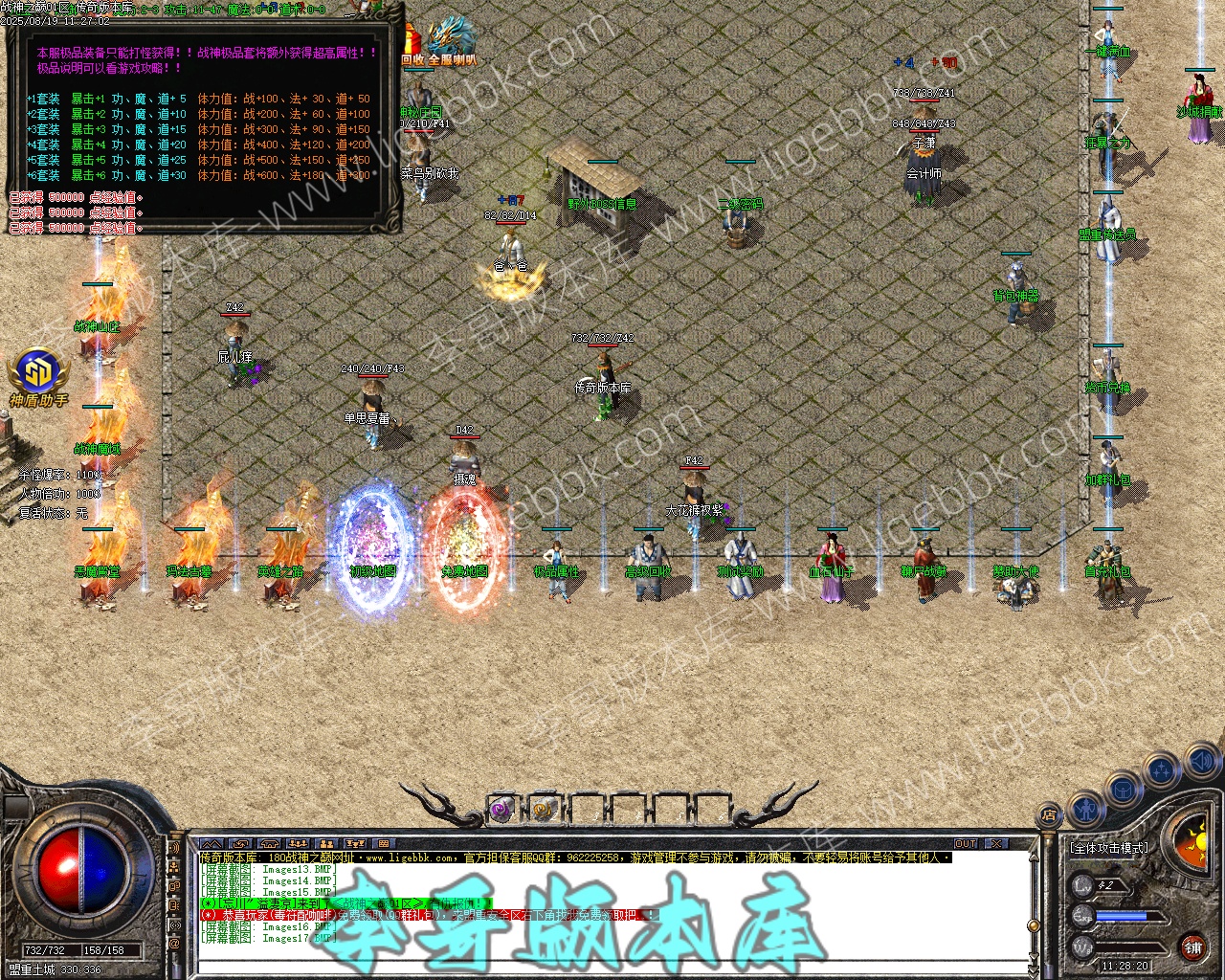Click the chat scrollbar's round handle
The image size is (1225, 980).
tap(1033, 924)
